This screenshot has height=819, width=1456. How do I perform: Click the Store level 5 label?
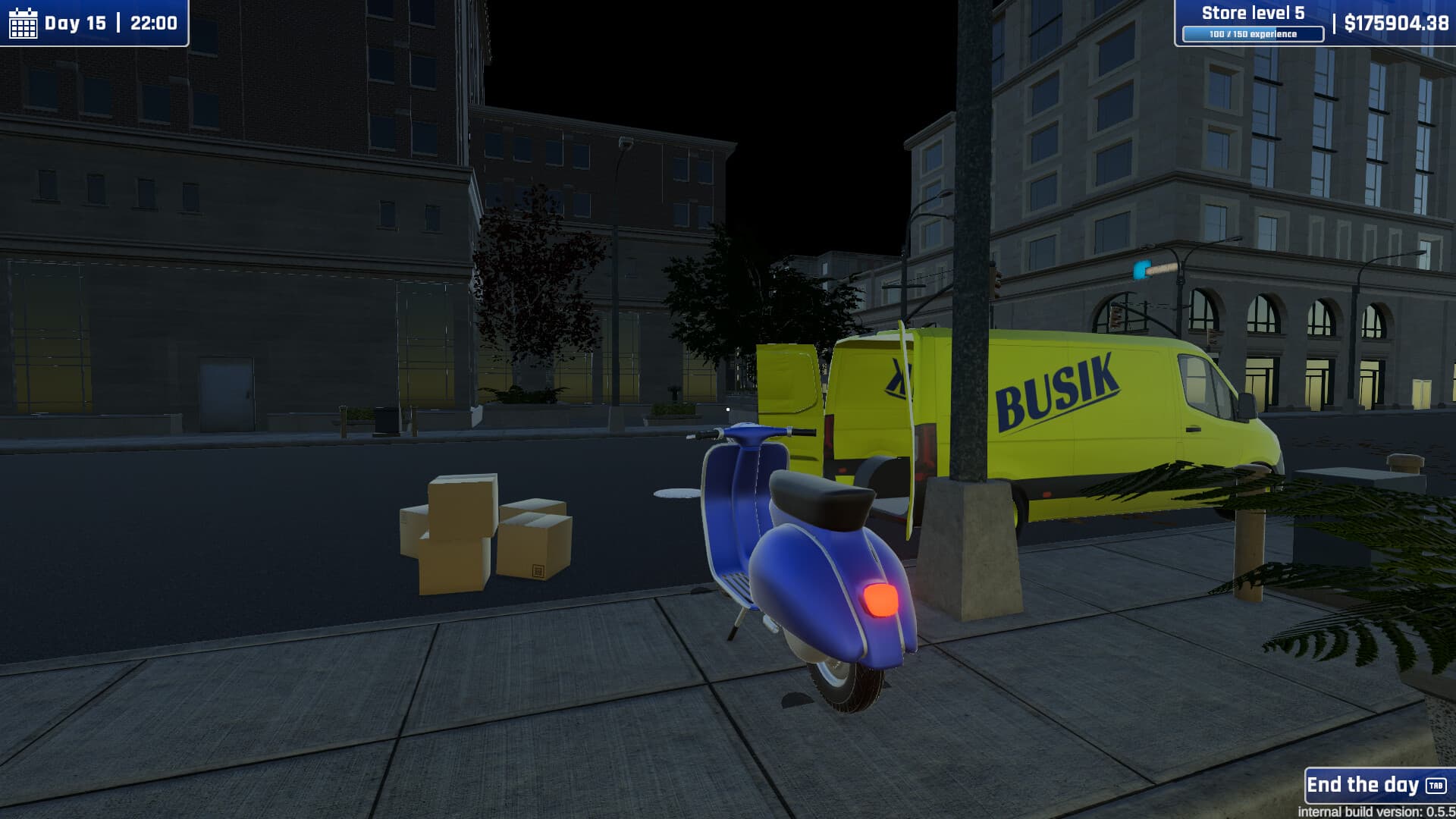tap(1252, 13)
